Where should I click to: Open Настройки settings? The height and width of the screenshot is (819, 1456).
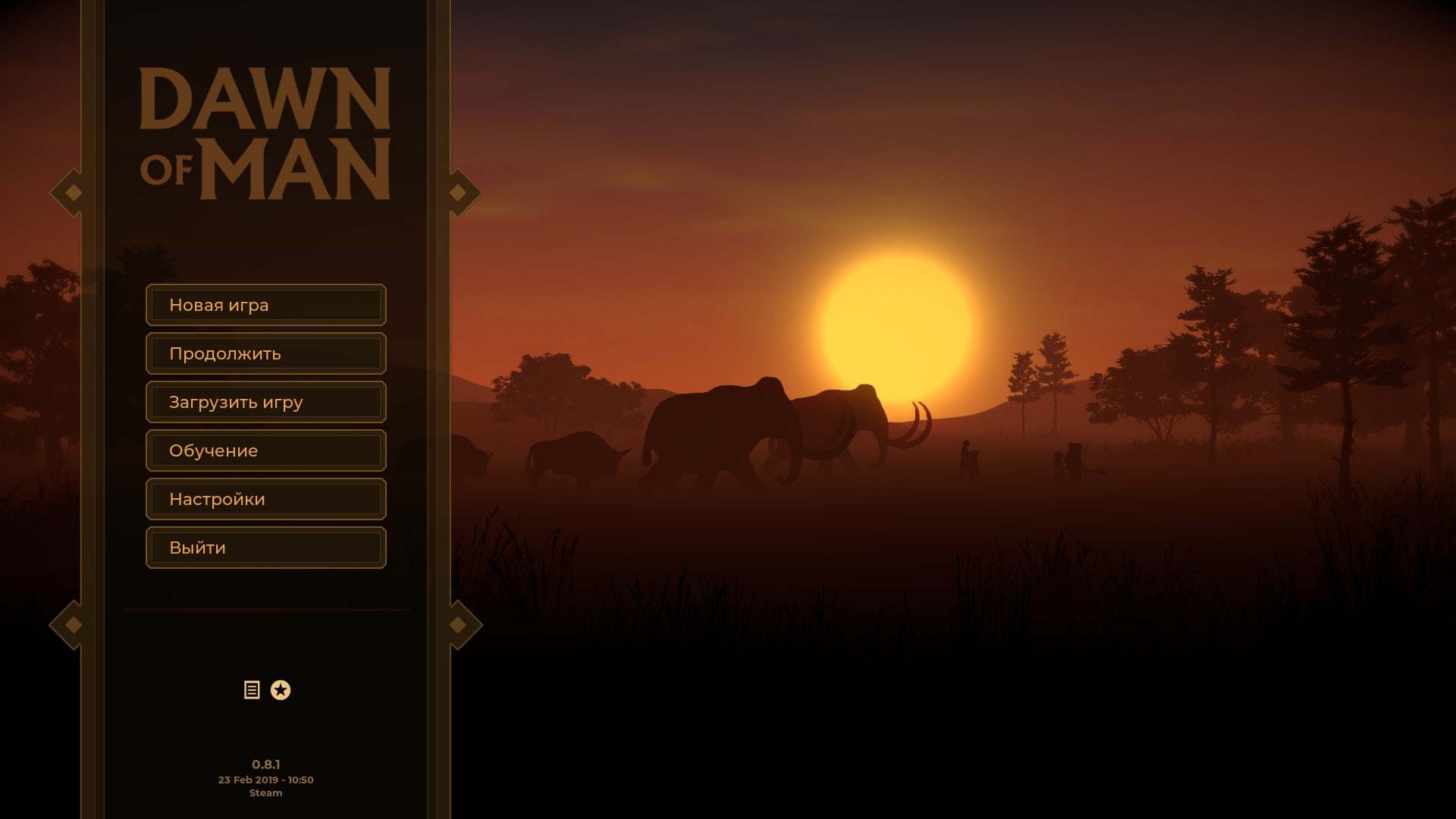(265, 499)
